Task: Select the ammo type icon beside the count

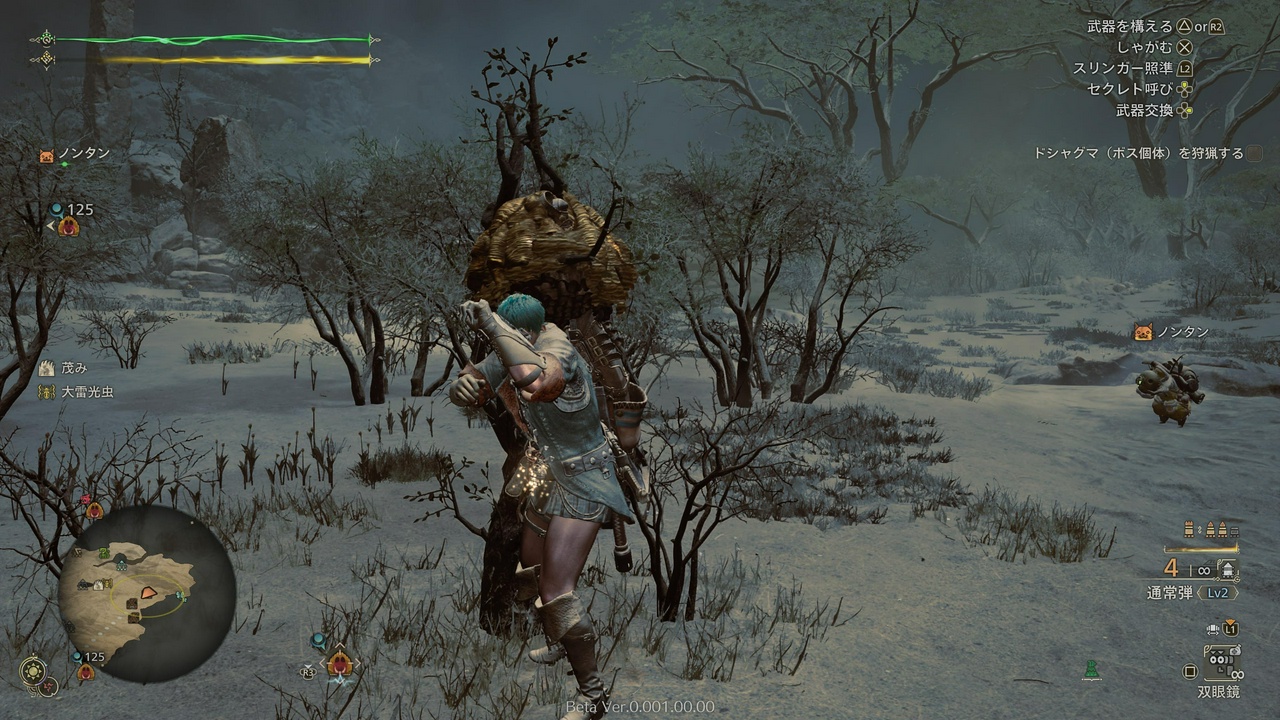Action: pos(1227,569)
